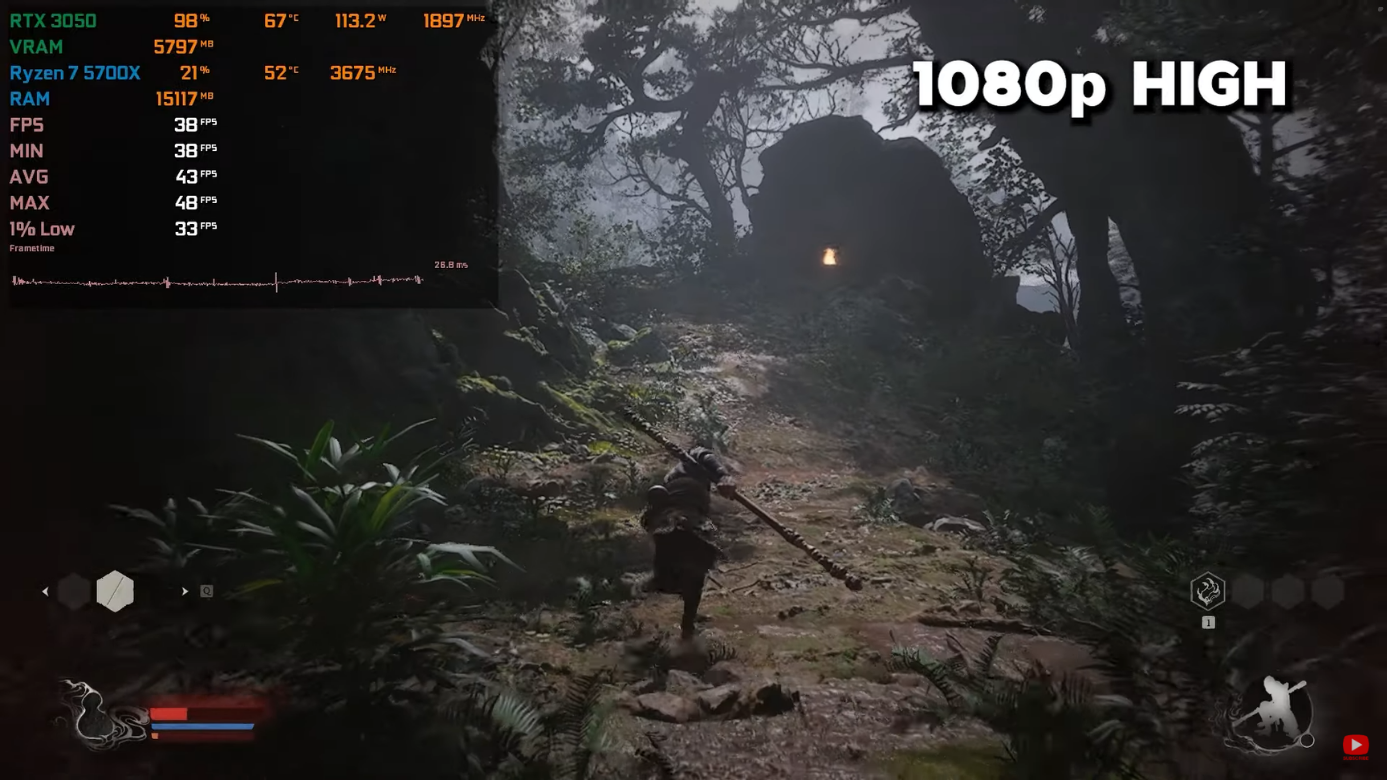Activate the spell icon bound to key 1
Image resolution: width=1388 pixels, height=781 pixels.
[x=1208, y=591]
